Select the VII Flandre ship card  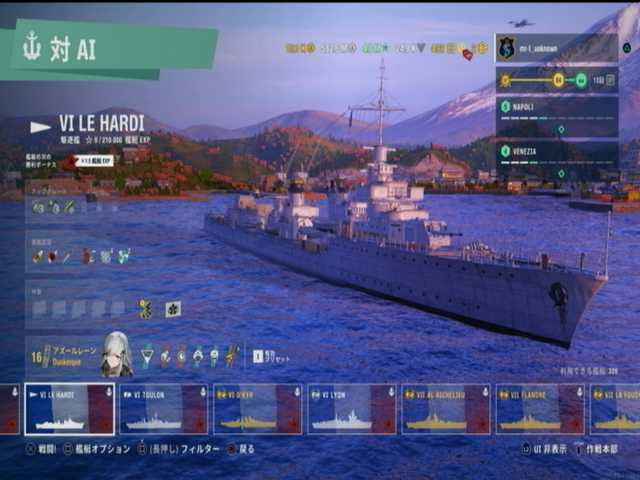click(539, 409)
